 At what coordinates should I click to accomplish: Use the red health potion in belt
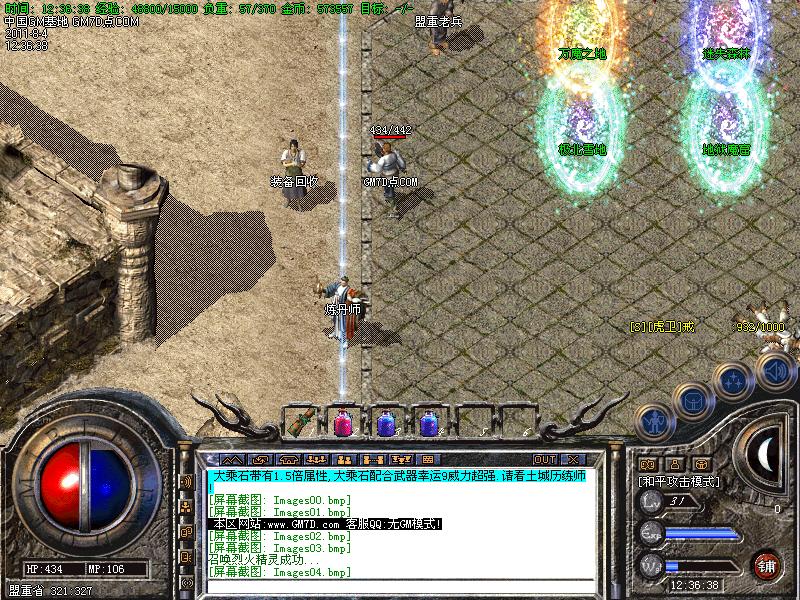(342, 423)
